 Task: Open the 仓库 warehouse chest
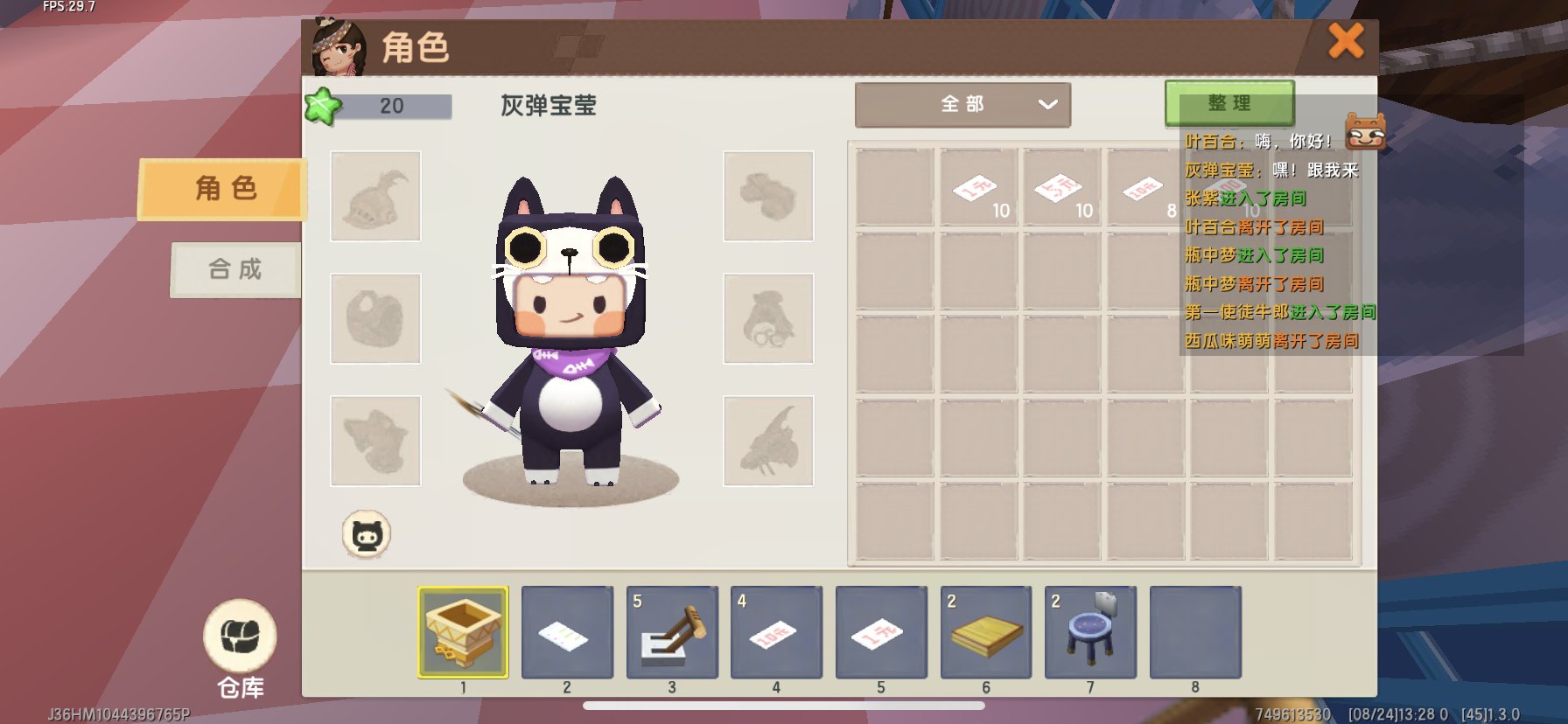pyautogui.click(x=240, y=638)
